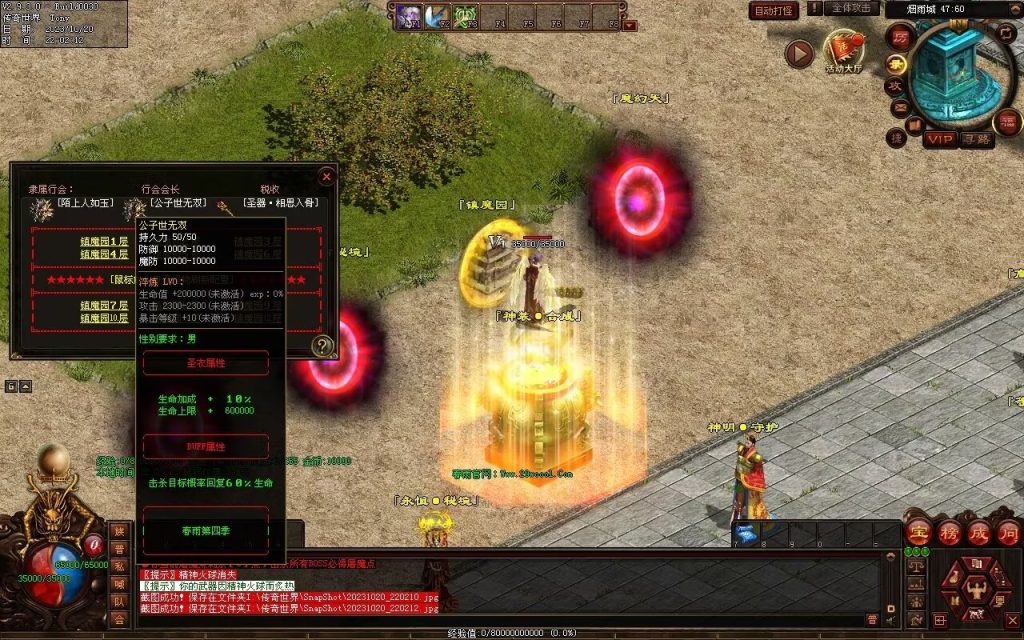Screen dimensions: 1024x640
Task: Collapse the map name bar arrow
Action: coord(1016,9)
